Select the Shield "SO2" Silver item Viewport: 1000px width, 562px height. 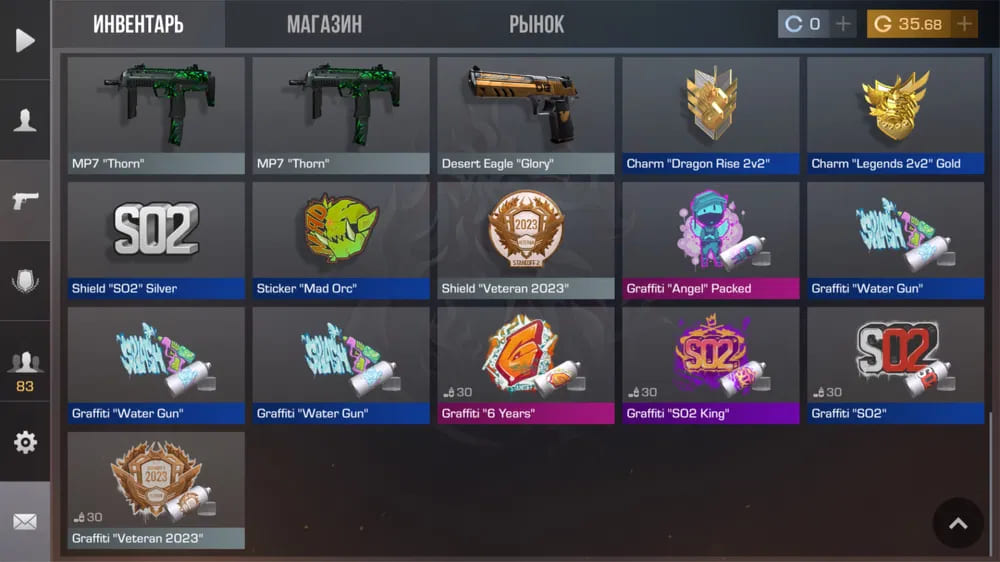[x=156, y=240]
